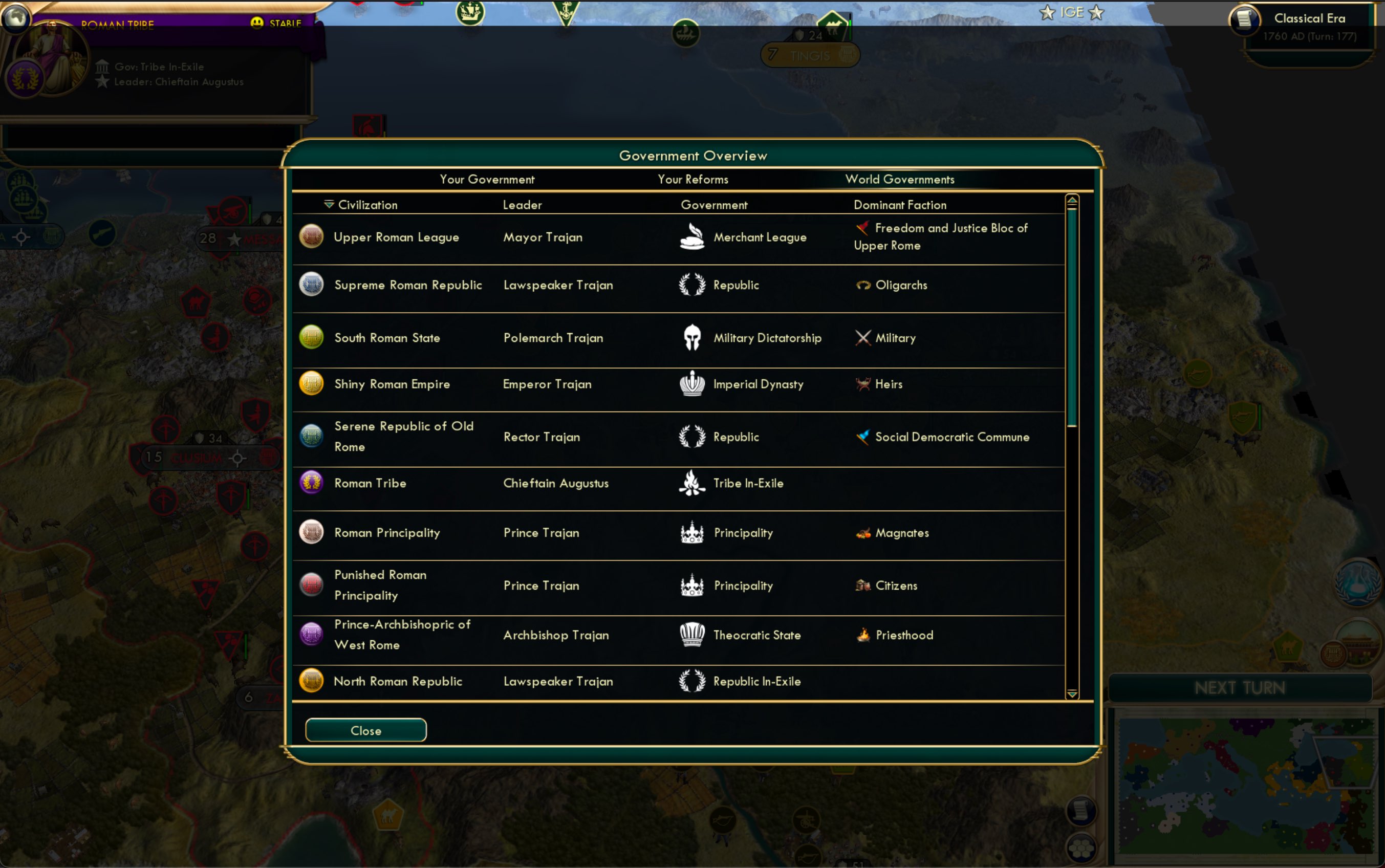Click the Republic laurel icon beside Supreme Roman Republic
Screen dimensions: 1385x868
pyautogui.click(x=692, y=285)
